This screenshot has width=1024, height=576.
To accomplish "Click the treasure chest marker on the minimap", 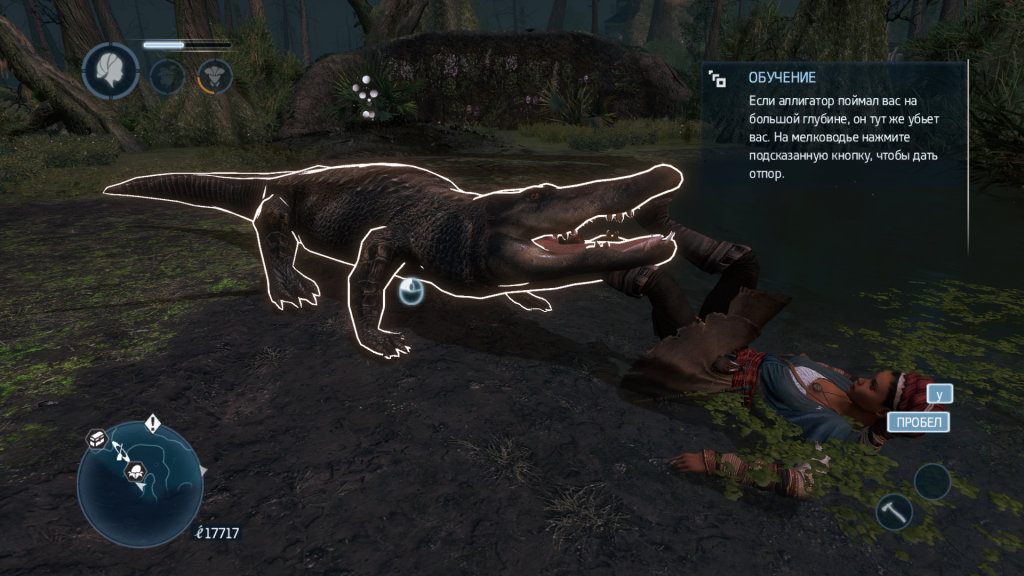I will [97, 439].
